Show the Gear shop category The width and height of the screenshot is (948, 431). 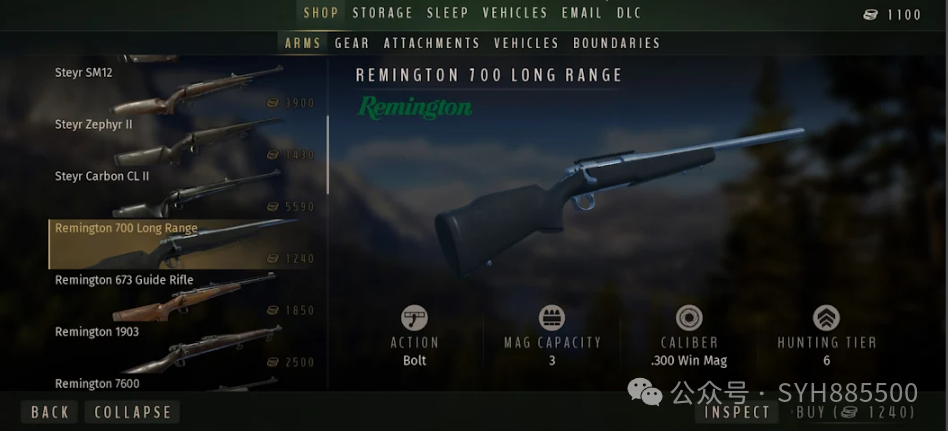(x=352, y=43)
